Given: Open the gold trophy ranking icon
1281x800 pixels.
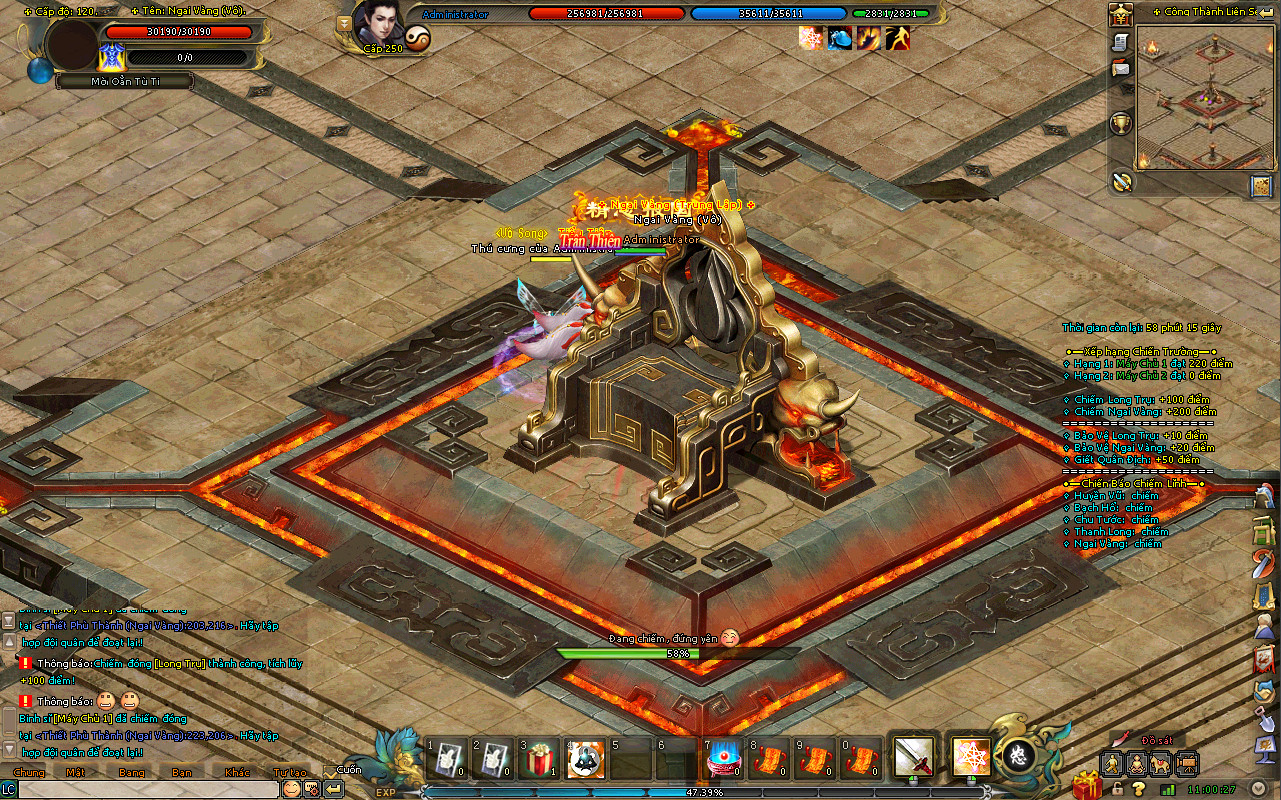Looking at the screenshot, I should (x=1121, y=123).
